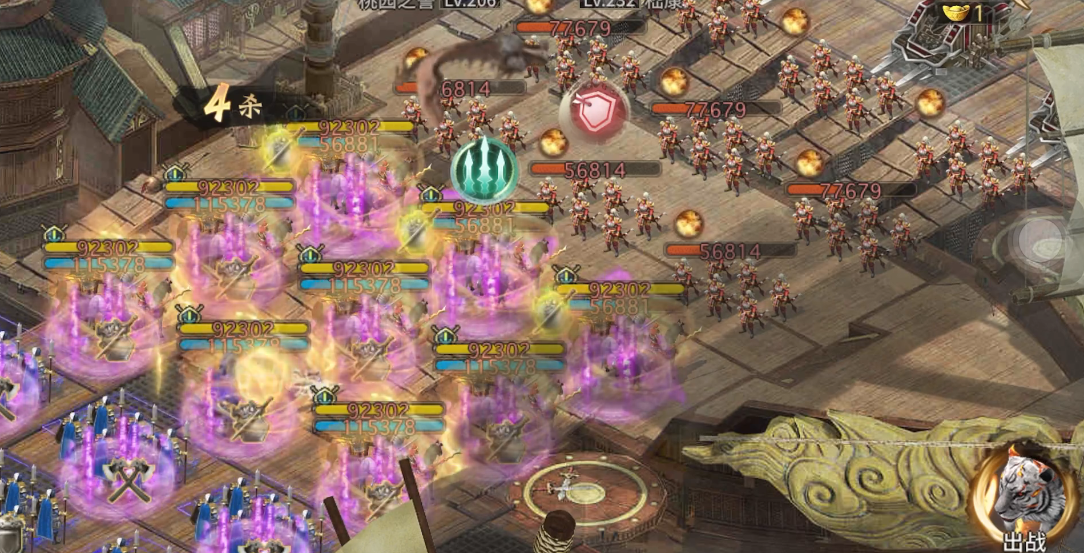Tap the white tiger 出战 button

(1021, 495)
